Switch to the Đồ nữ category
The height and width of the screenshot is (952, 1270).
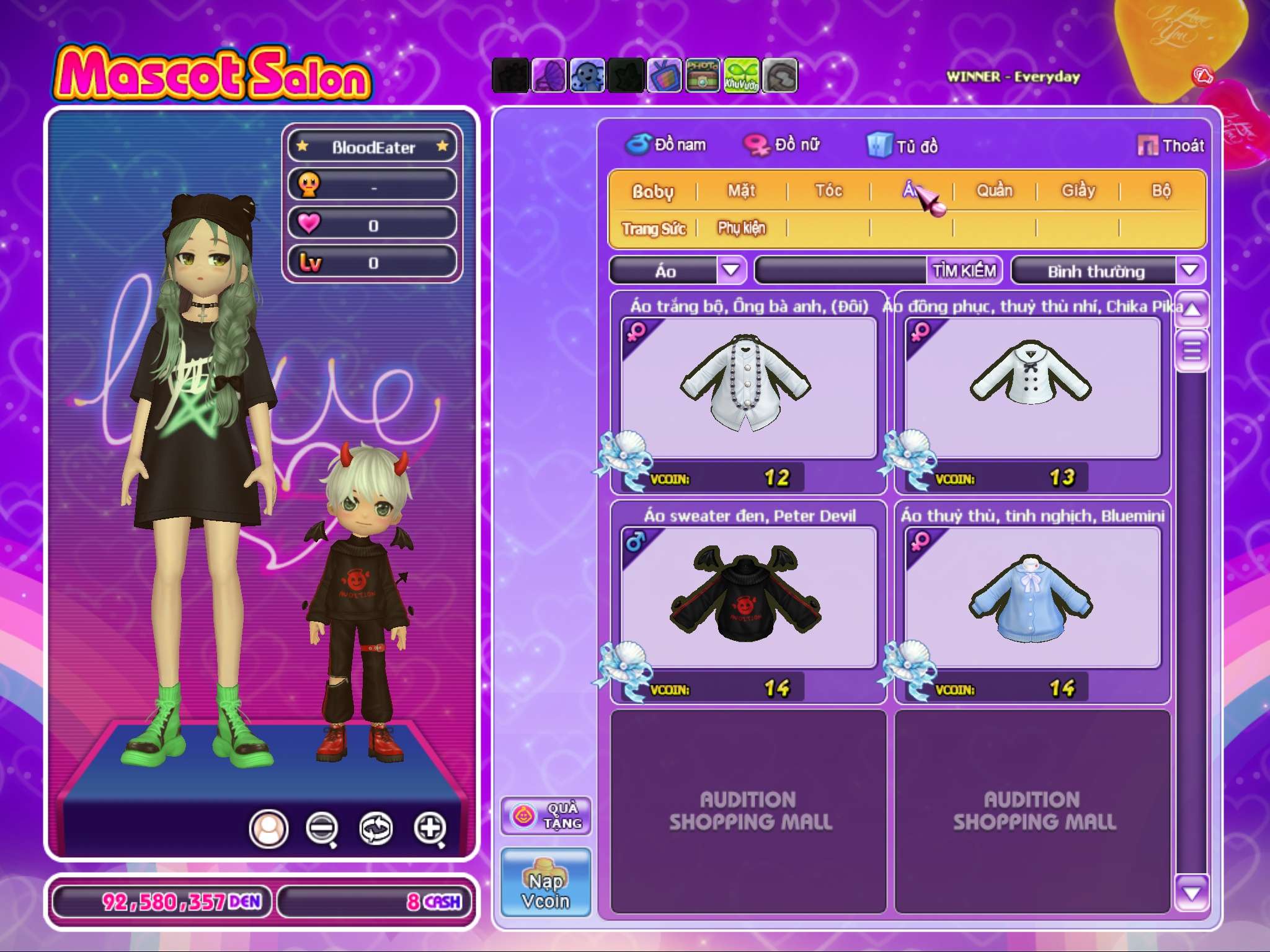point(783,145)
